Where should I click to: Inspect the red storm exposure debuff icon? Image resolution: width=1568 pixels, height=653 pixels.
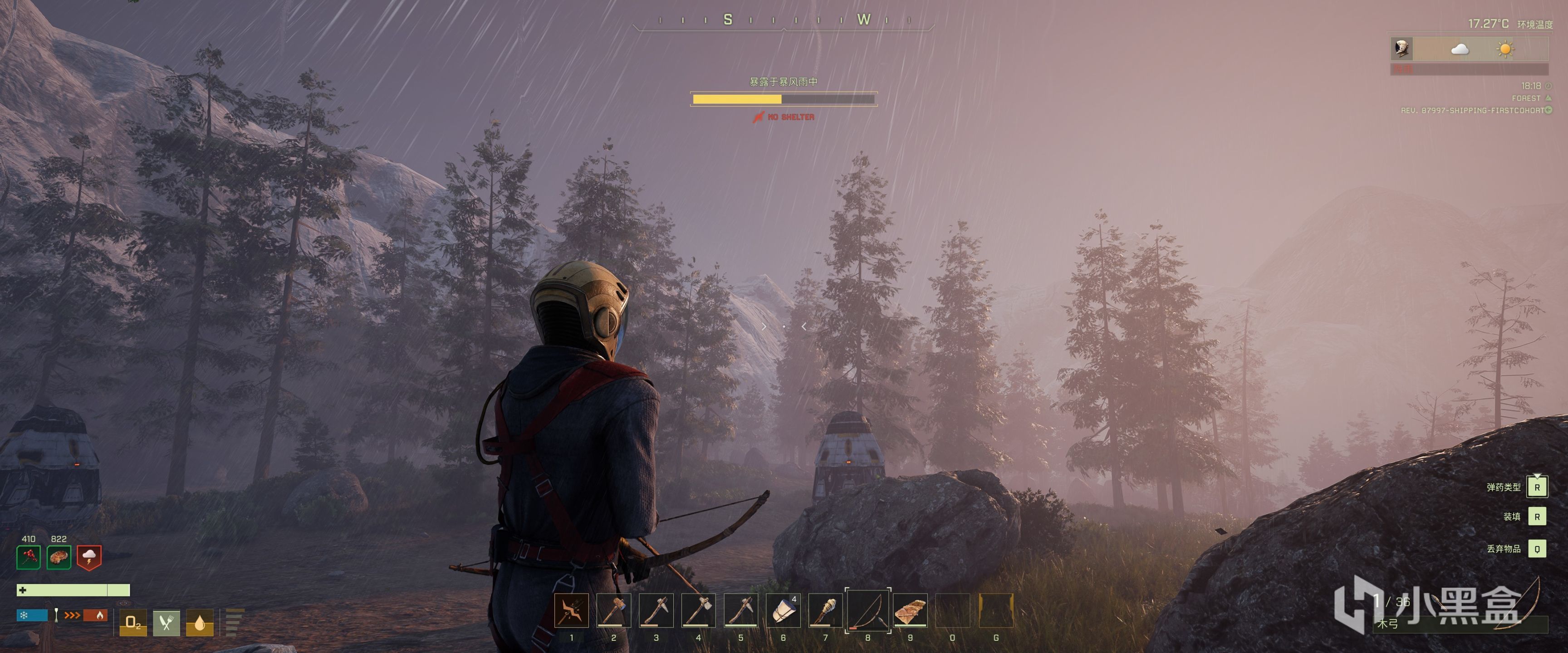pyautogui.click(x=89, y=557)
